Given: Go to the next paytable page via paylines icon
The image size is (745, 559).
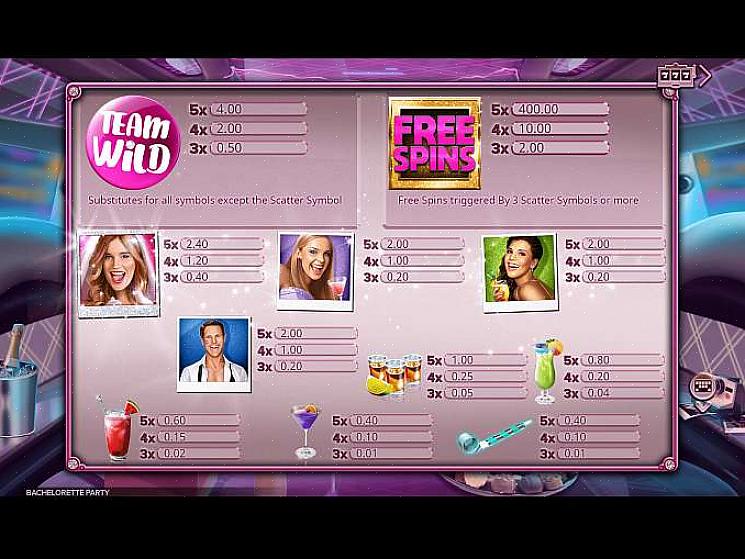Looking at the screenshot, I should (x=703, y=385).
